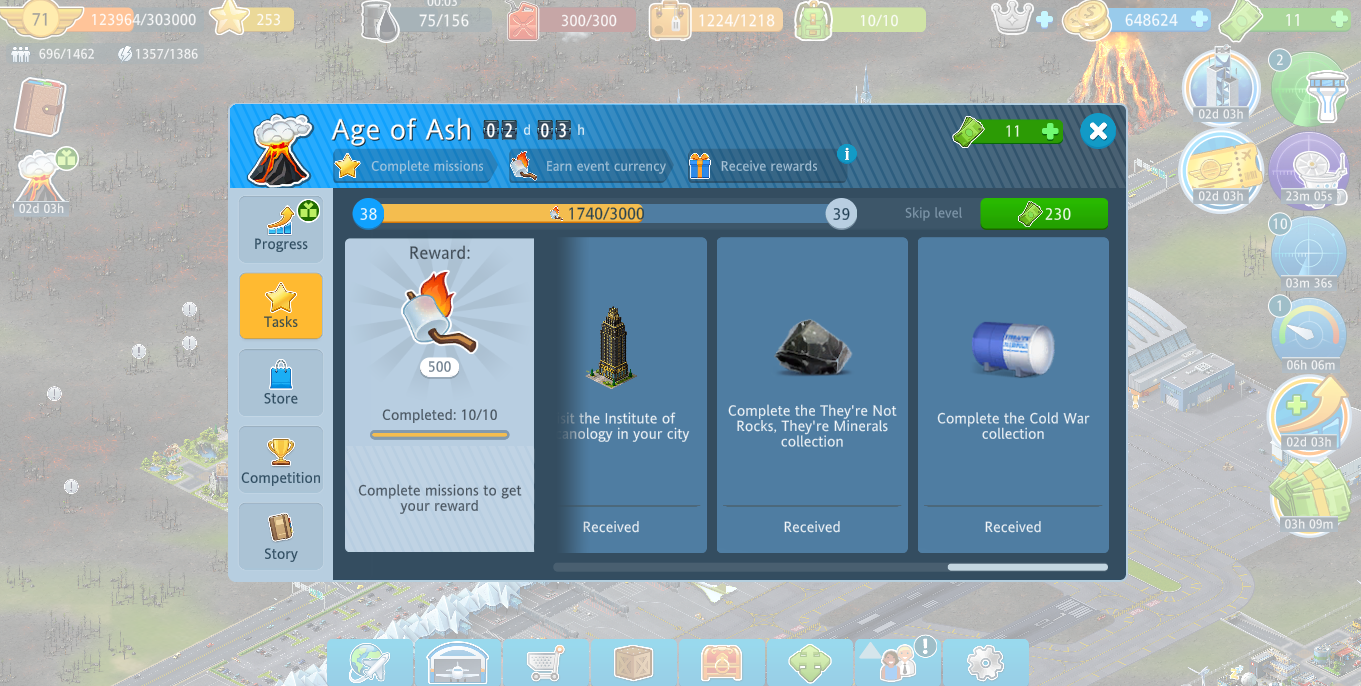Open the event info tooltip icon
Screen dimensions: 1361x686
coord(847,154)
